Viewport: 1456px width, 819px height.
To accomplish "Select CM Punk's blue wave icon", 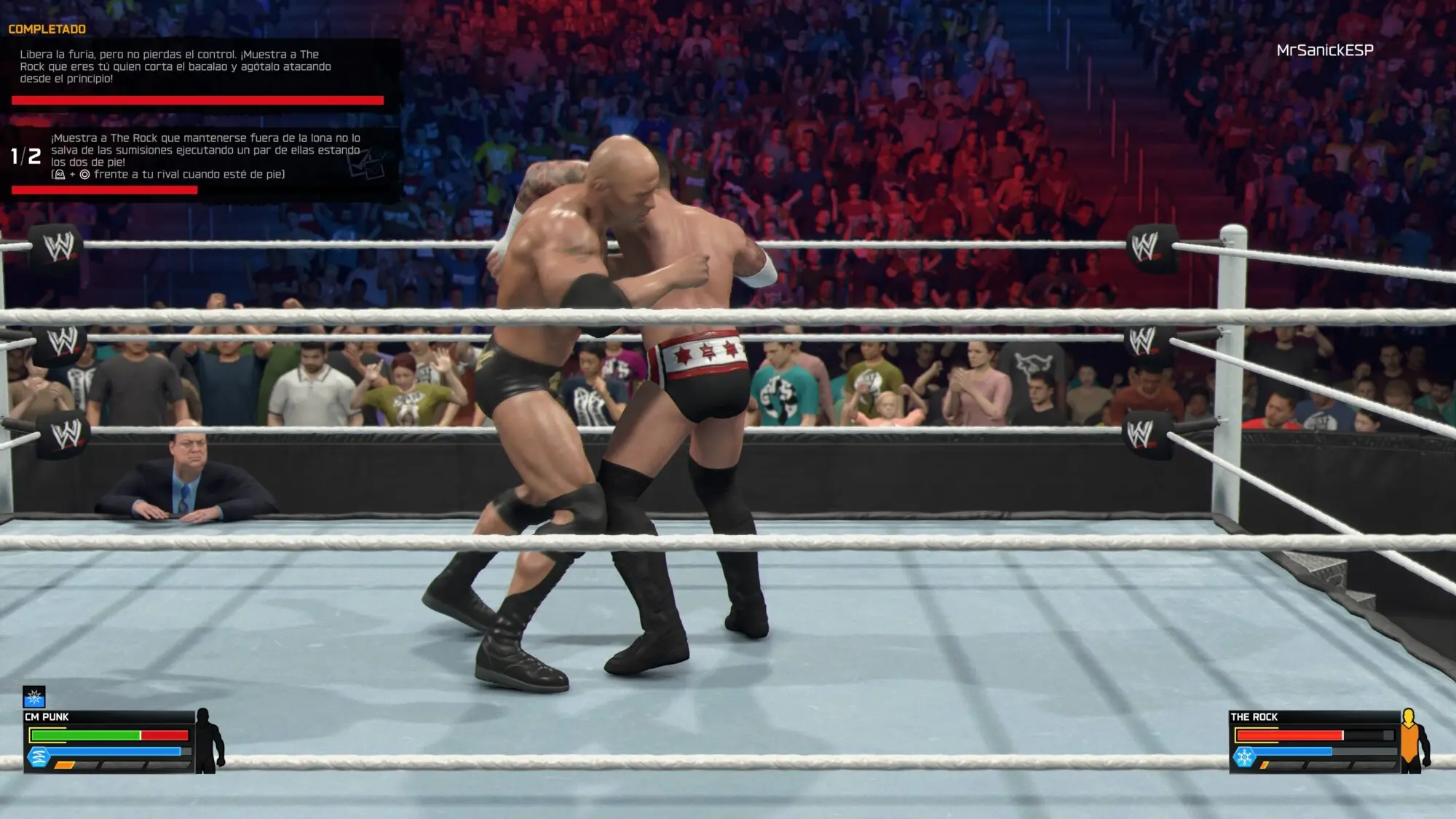I will coord(38,758).
